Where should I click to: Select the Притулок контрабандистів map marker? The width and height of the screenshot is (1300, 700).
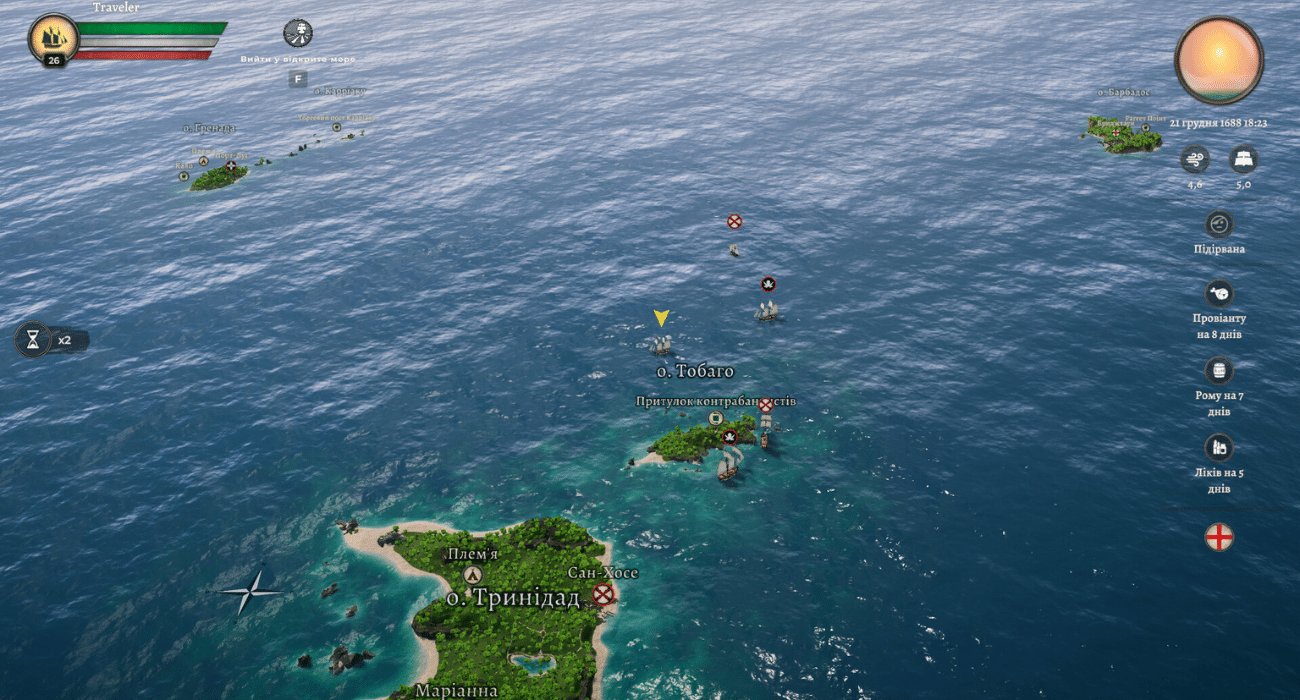[x=715, y=418]
